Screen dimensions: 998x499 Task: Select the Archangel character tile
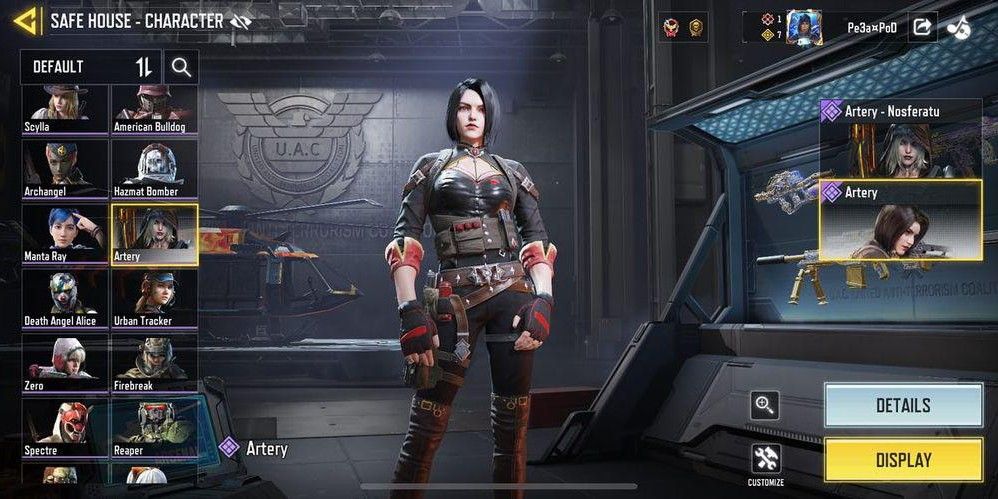[x=66, y=169]
